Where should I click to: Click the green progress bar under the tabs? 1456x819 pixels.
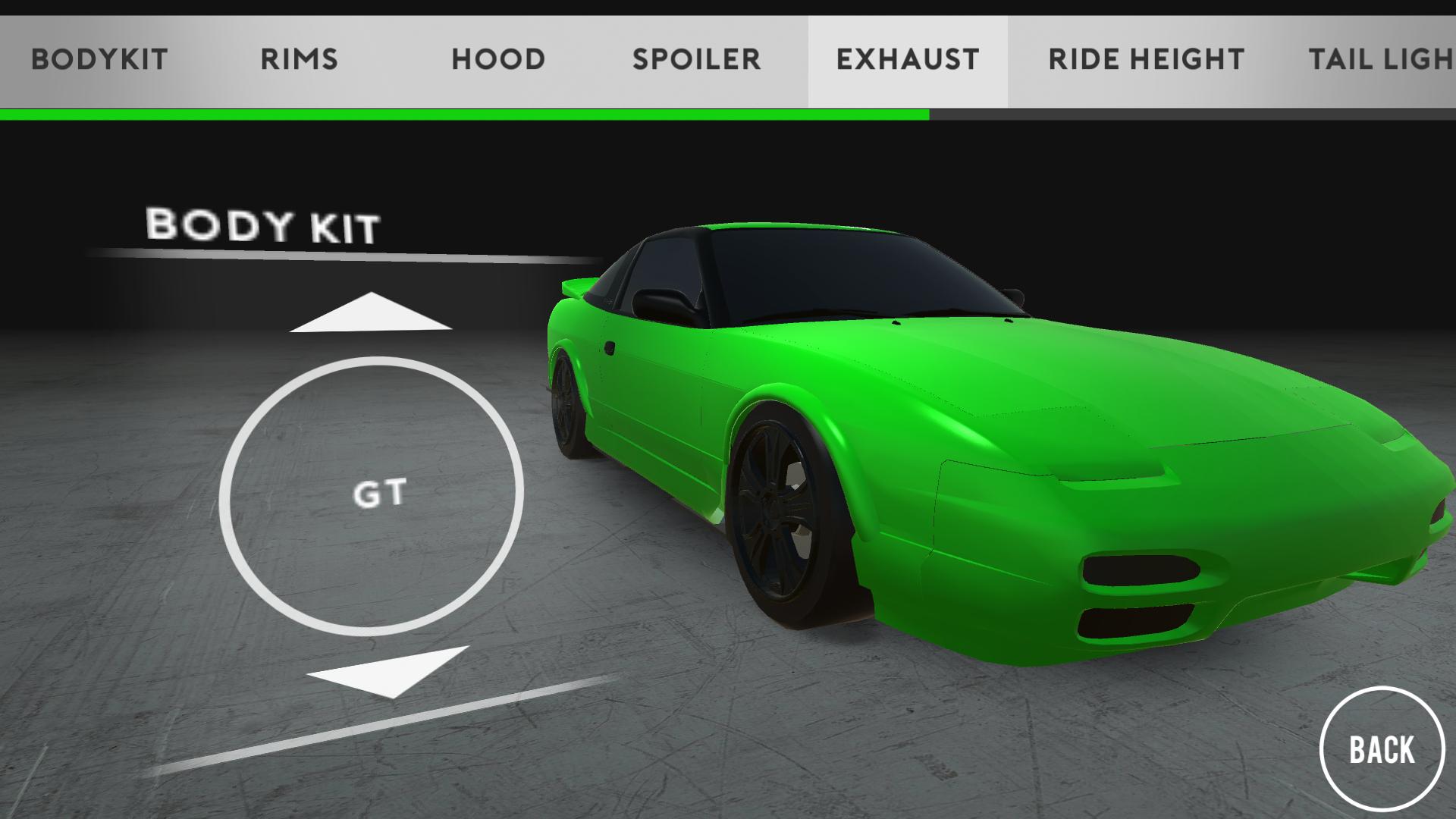pyautogui.click(x=464, y=115)
